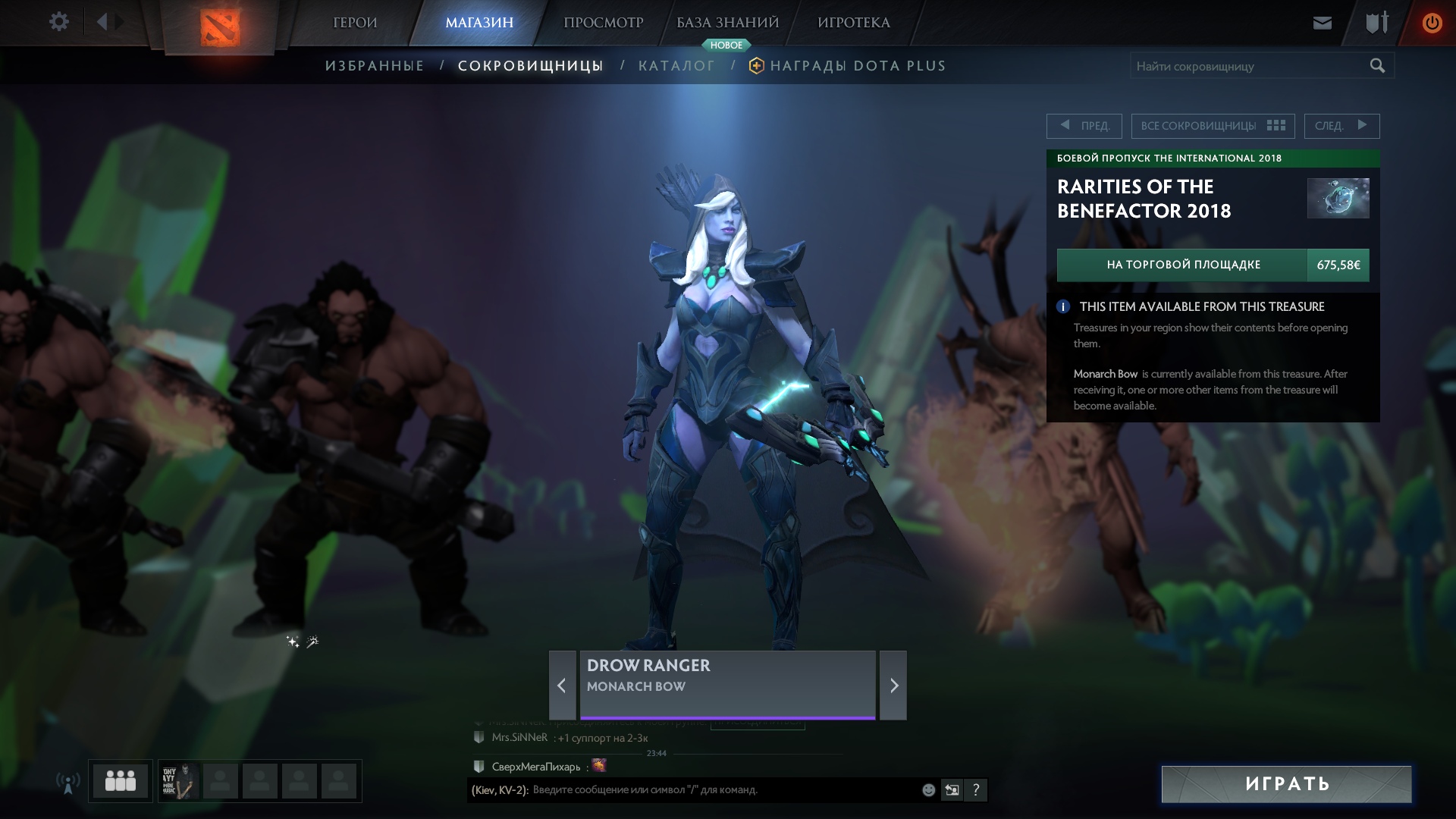Open the settings gear menu
This screenshot has height=819, width=1456.
[58, 22]
